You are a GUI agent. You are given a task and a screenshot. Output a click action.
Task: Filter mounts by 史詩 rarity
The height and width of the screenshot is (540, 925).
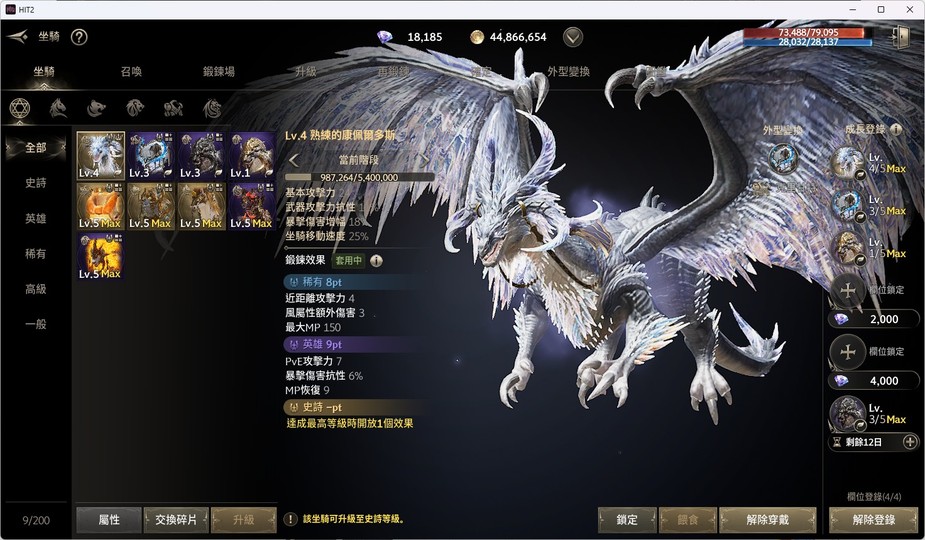pos(36,183)
